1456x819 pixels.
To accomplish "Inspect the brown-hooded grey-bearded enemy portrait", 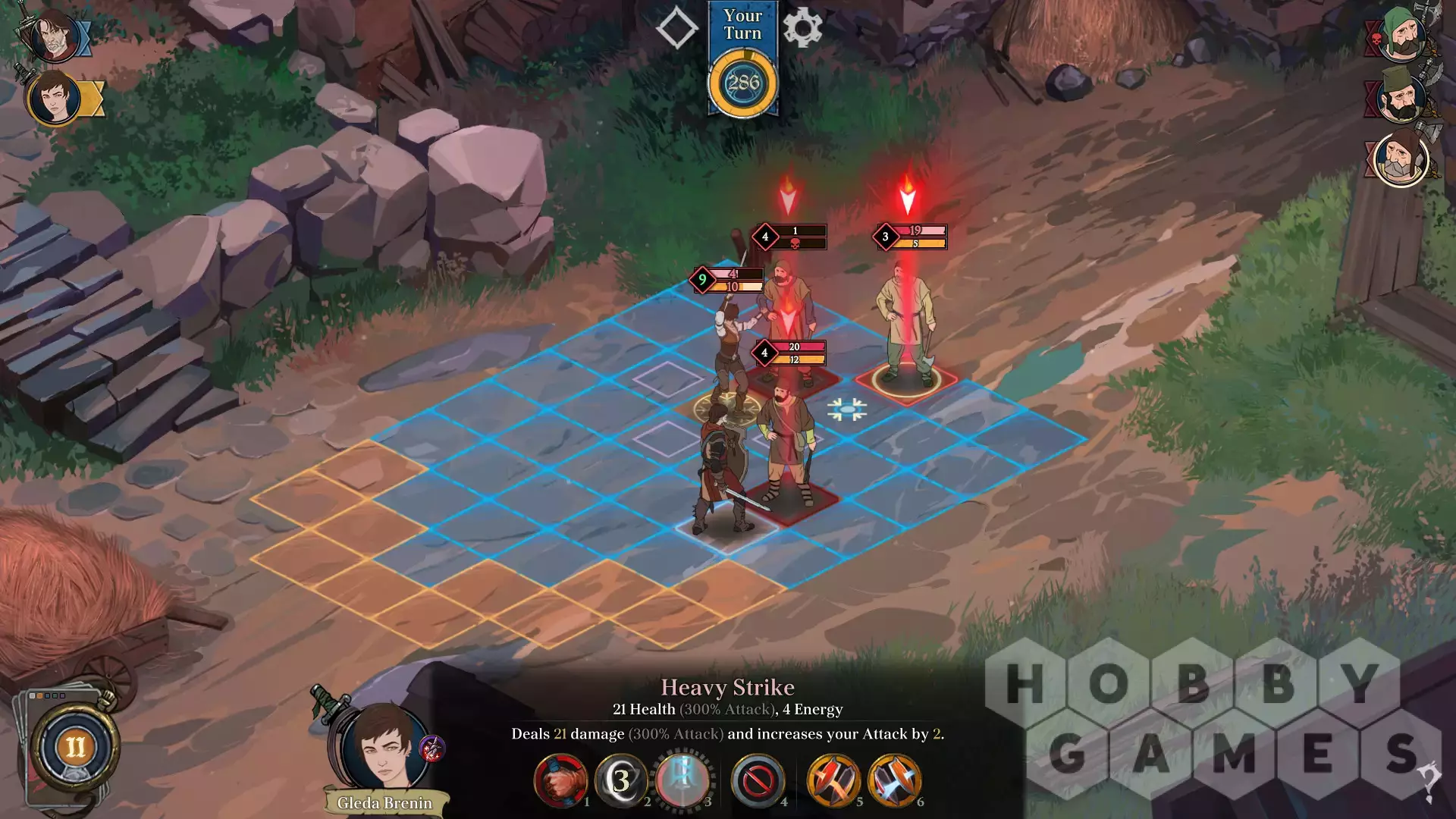I will click(1401, 158).
